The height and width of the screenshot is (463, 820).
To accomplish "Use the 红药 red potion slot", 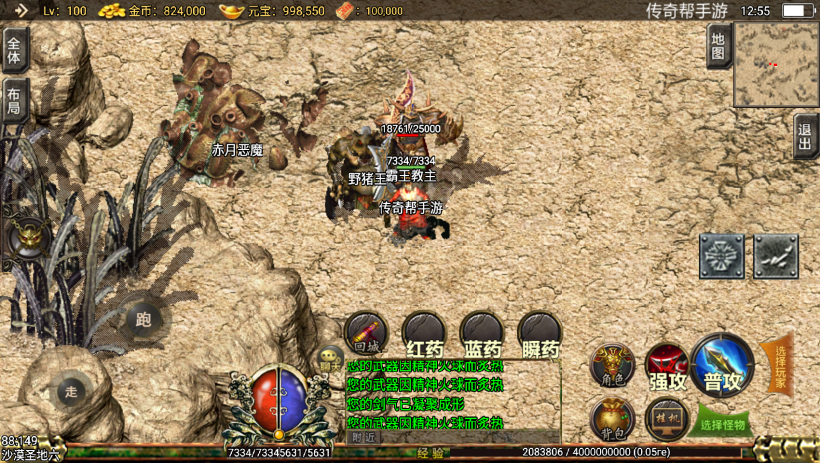I will [x=424, y=334].
